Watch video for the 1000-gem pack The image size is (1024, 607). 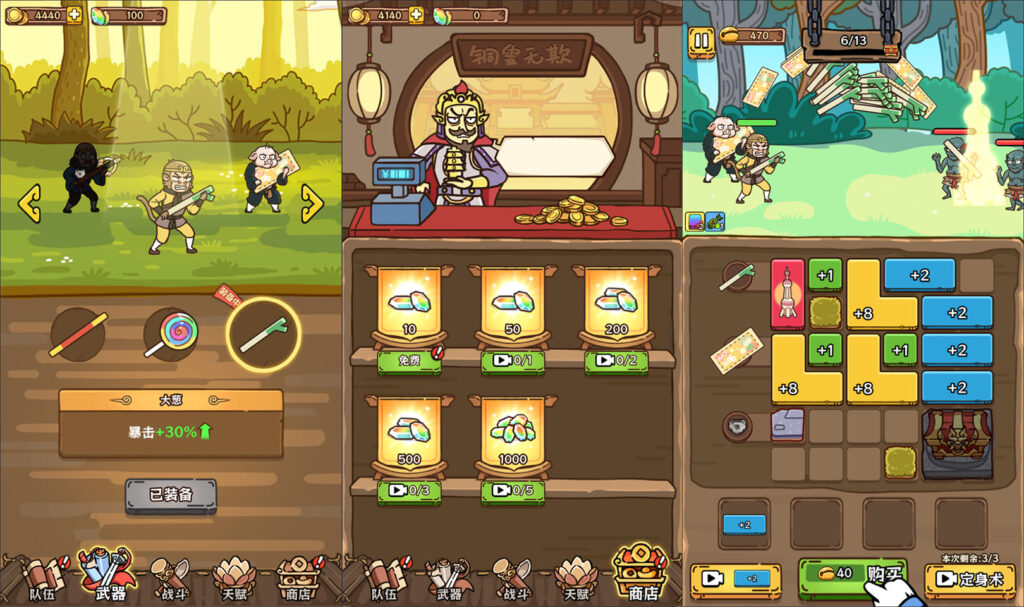[x=513, y=490]
